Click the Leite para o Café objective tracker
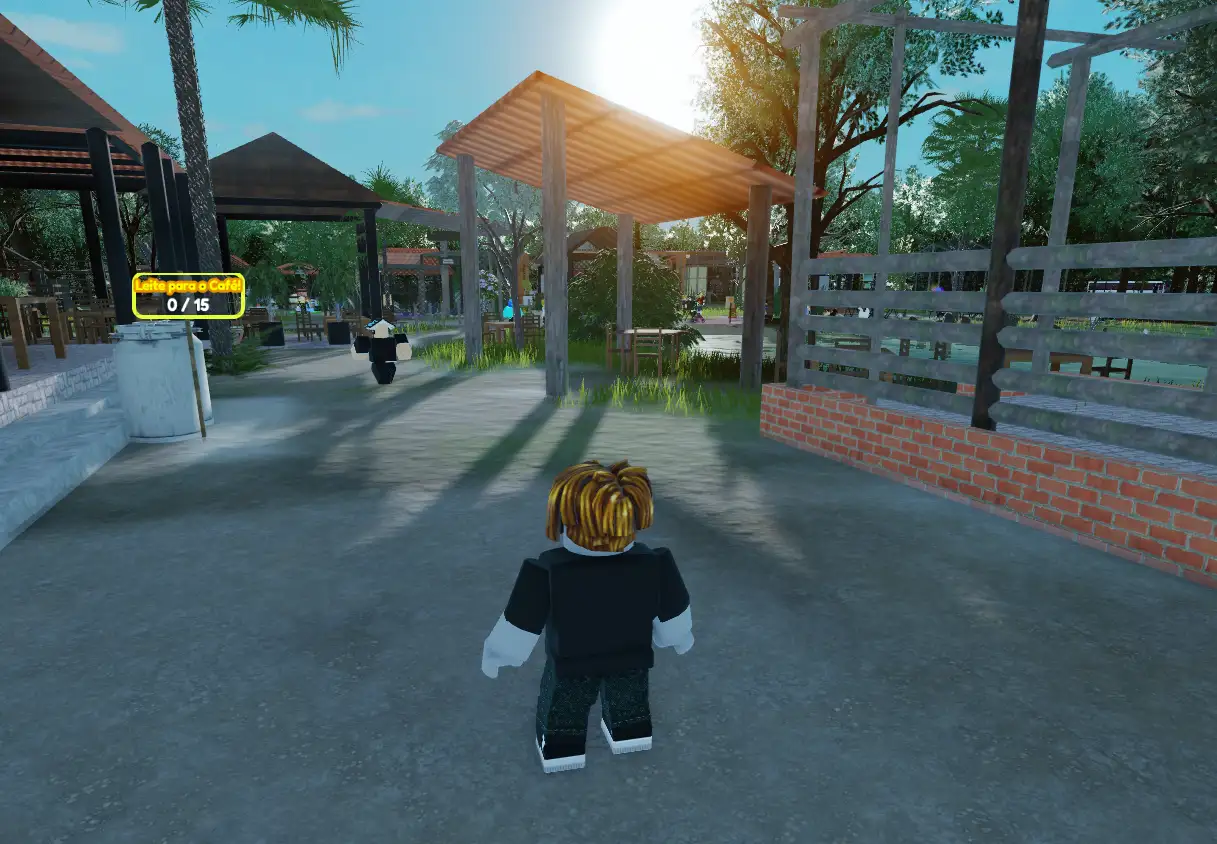Screen dimensions: 1217x844 (x=188, y=296)
